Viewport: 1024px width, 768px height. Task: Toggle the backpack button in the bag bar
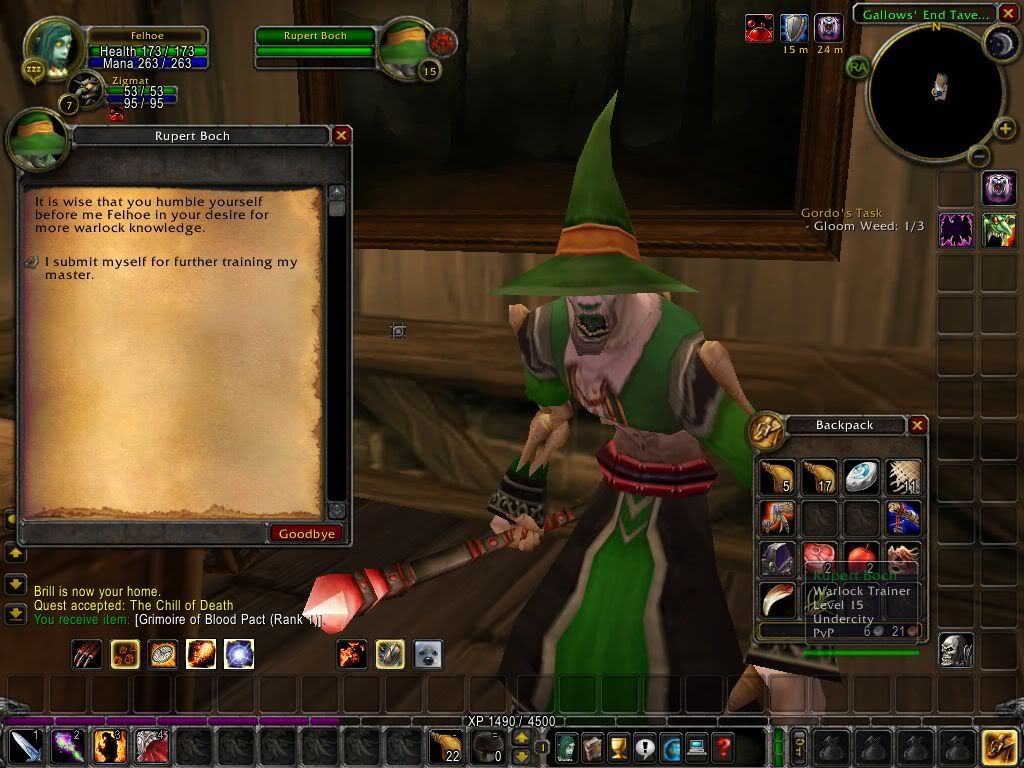[1000, 747]
